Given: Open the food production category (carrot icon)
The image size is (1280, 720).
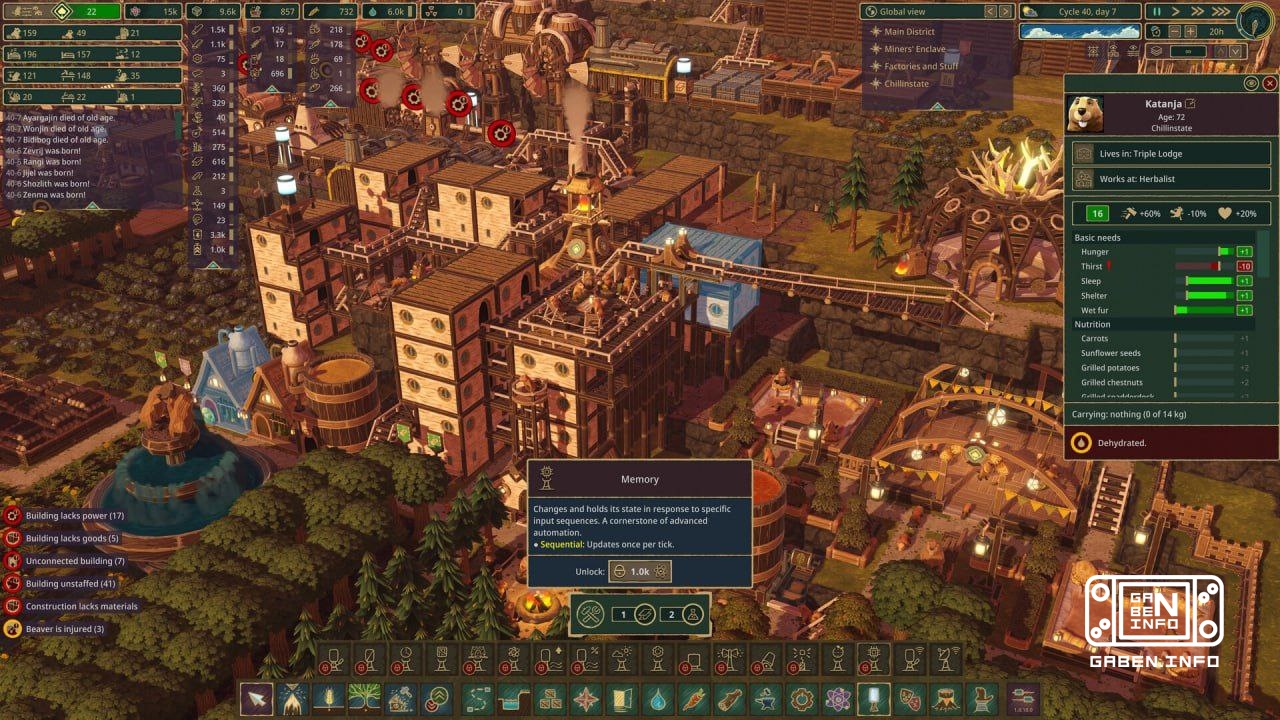Looking at the screenshot, I should tap(692, 700).
